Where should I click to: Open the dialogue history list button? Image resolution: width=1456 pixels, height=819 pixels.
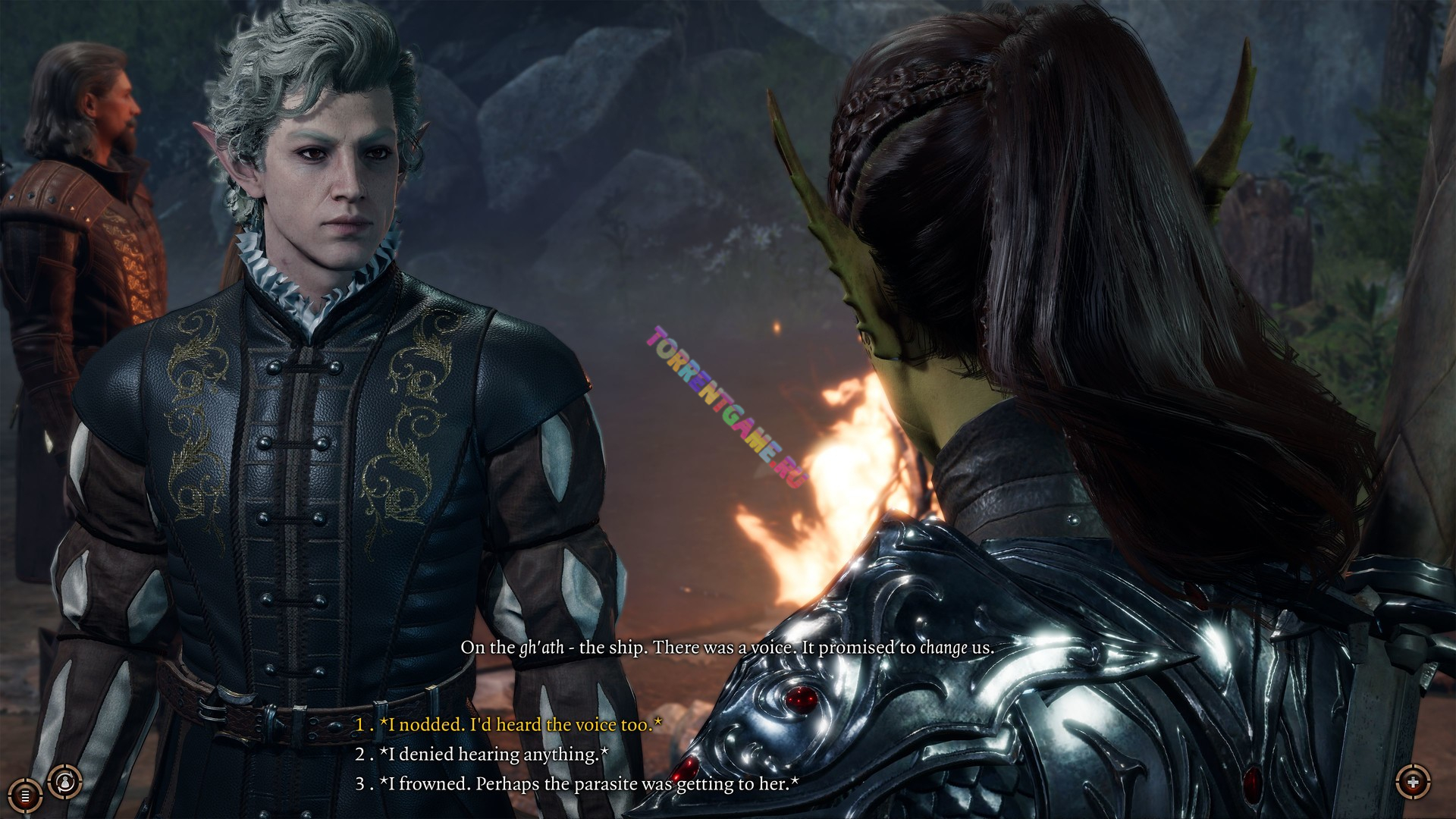(x=25, y=795)
